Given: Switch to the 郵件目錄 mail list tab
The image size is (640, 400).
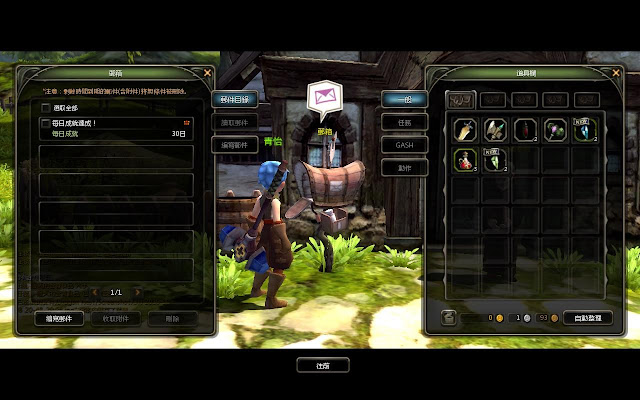Looking at the screenshot, I should coord(234,99).
